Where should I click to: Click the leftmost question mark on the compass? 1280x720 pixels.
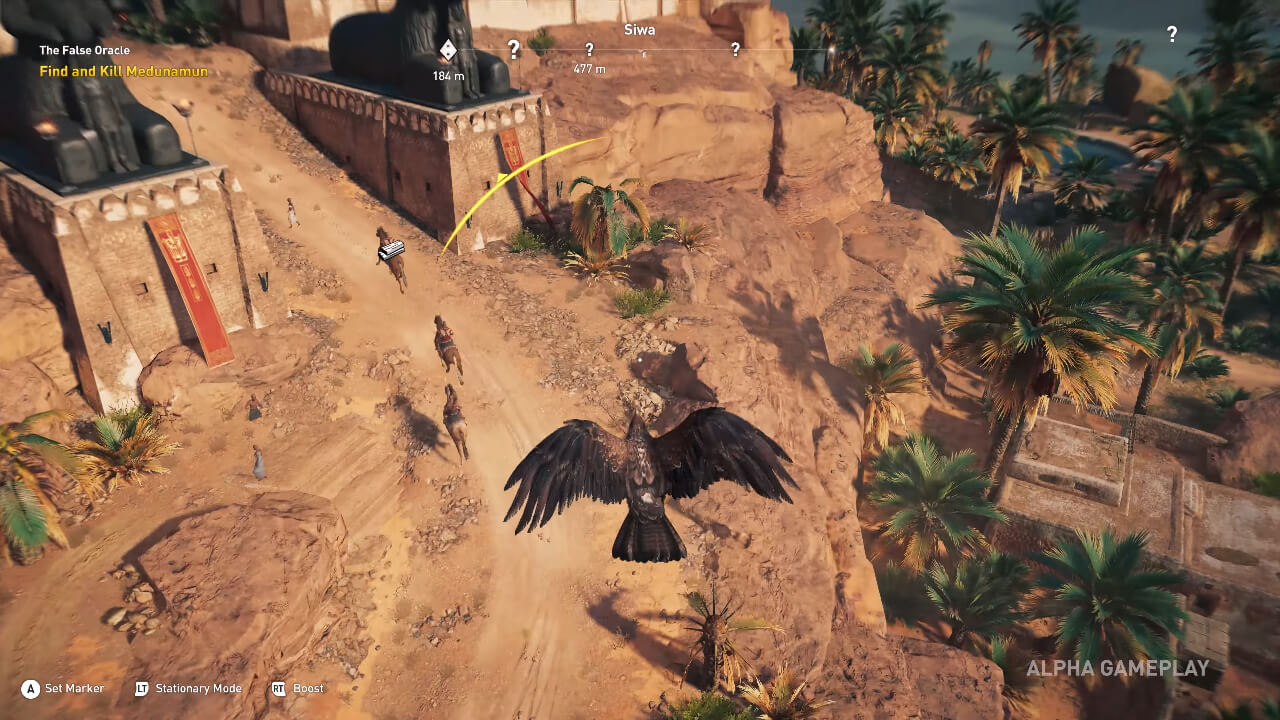513,47
